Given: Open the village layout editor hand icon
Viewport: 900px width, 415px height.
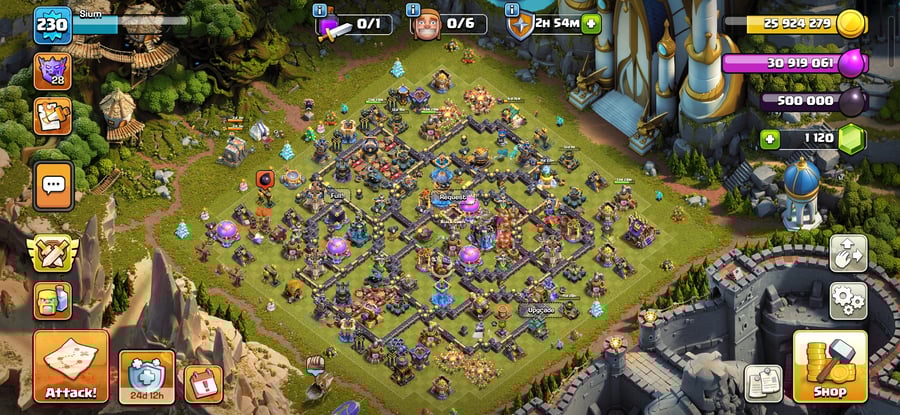Looking at the screenshot, I should [x=848, y=253].
